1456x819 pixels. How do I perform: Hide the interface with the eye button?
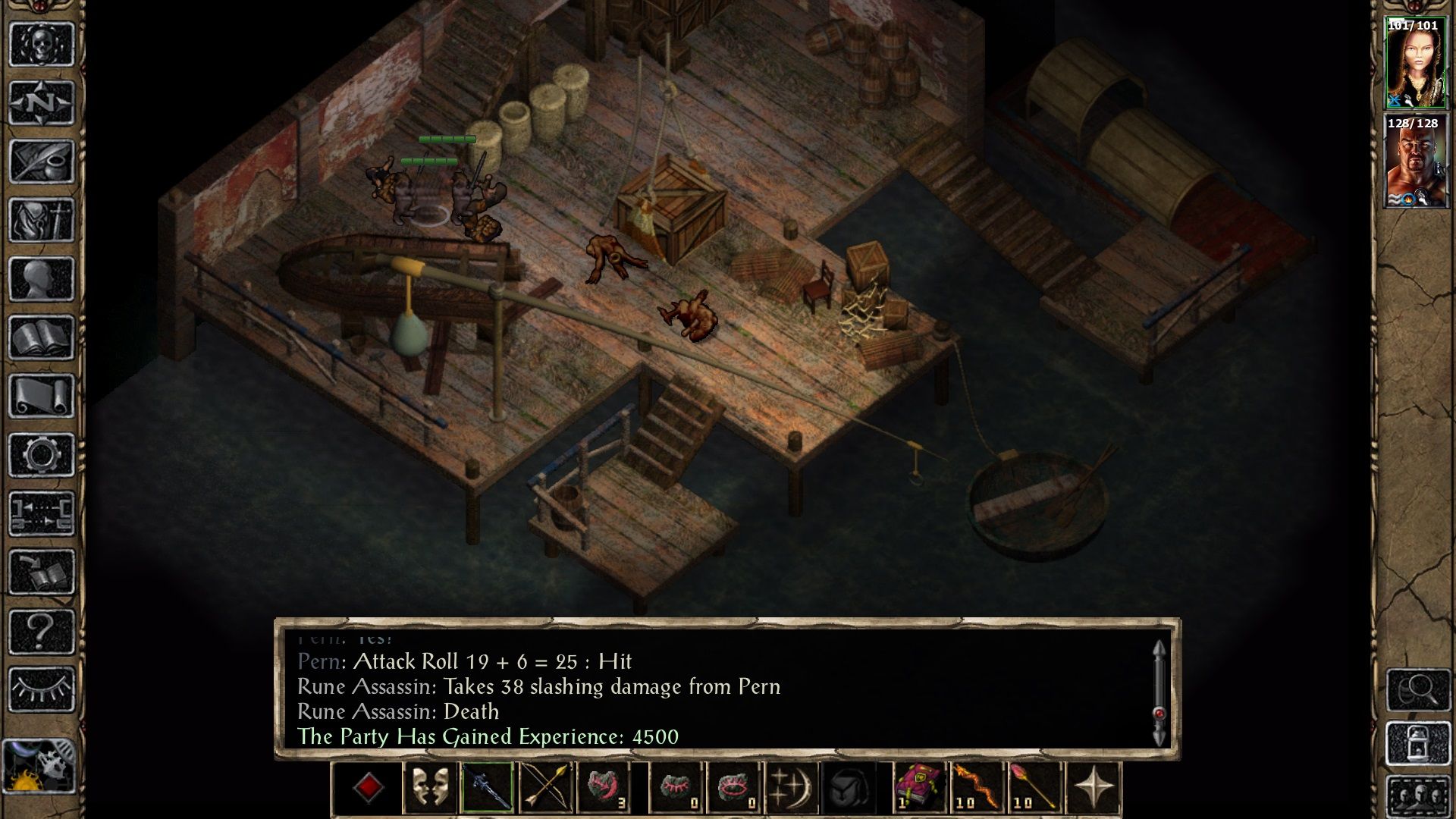42,689
